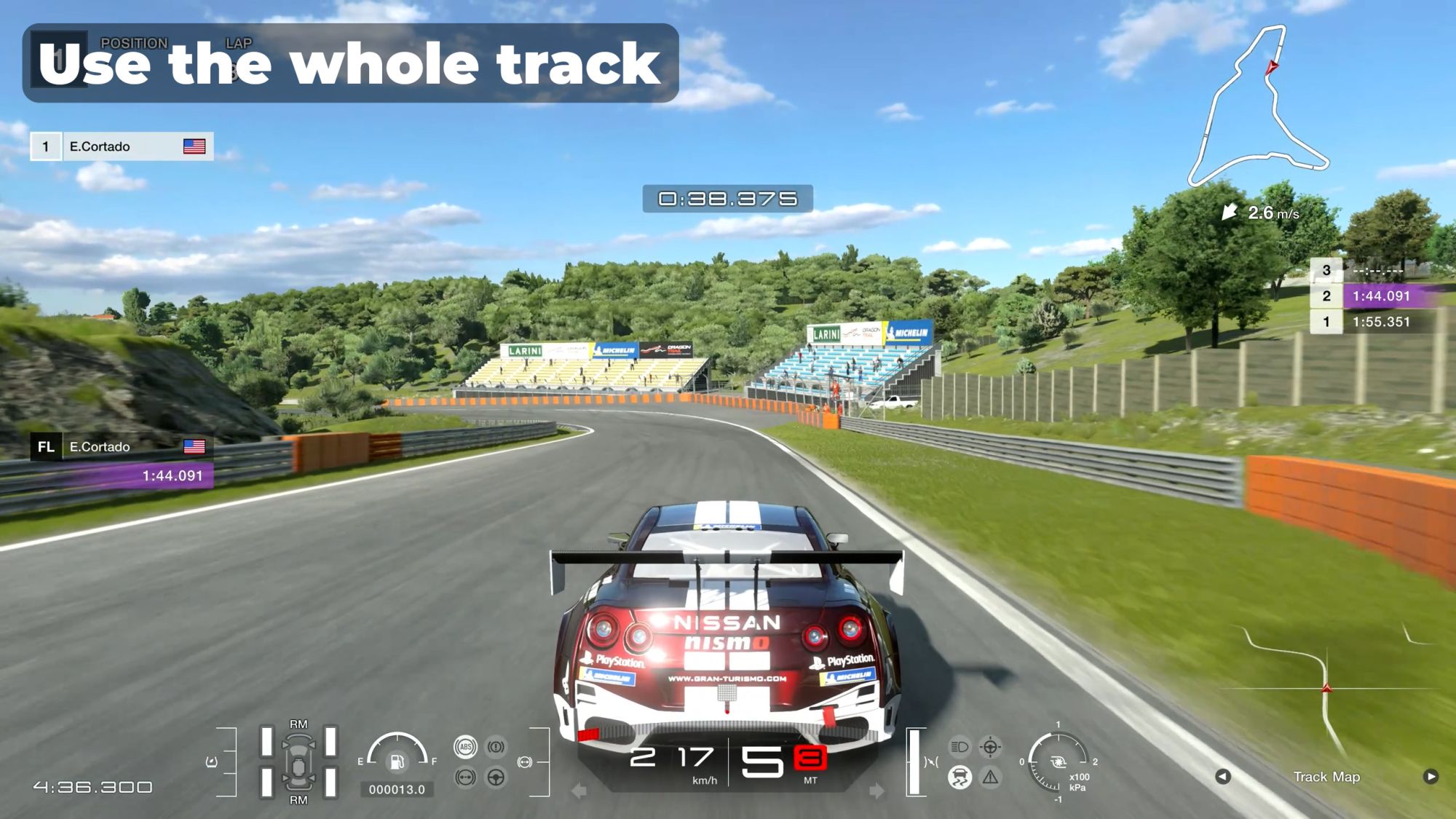Select the tire wear car diagram
Viewport: 1456px width, 819px height.
pyautogui.click(x=298, y=761)
